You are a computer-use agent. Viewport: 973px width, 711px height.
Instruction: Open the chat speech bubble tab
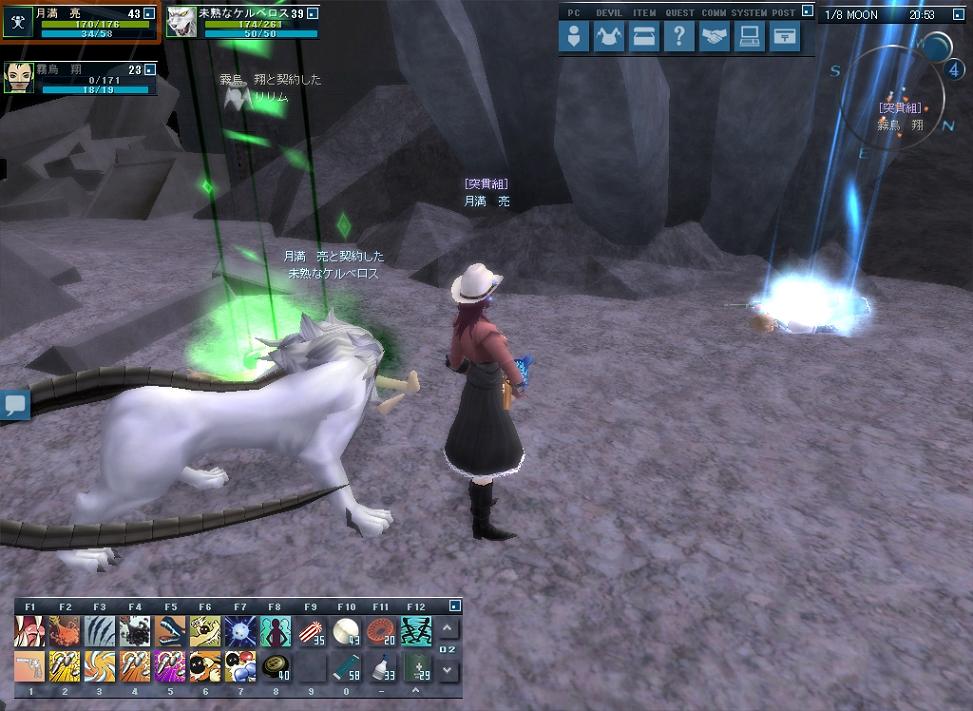tap(15, 405)
